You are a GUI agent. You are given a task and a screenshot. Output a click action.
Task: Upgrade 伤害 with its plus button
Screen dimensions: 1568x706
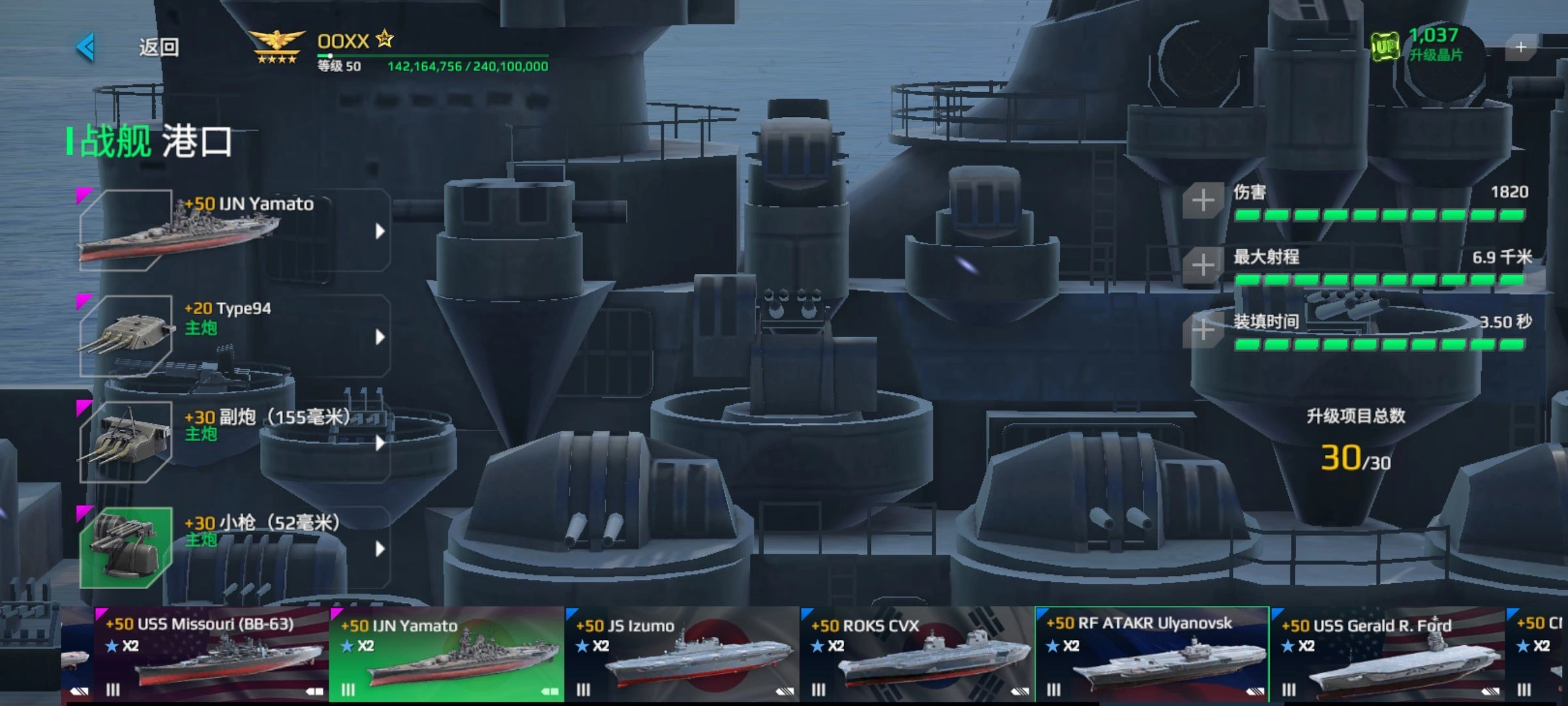1203,201
